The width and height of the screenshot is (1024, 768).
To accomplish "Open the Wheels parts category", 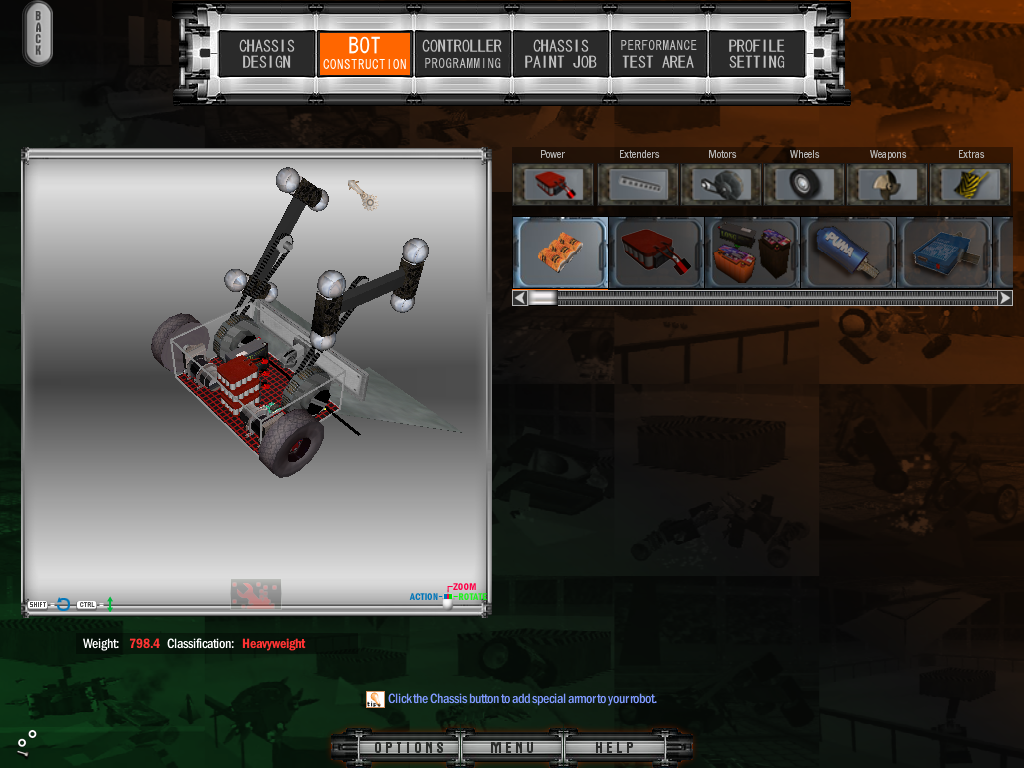I will click(804, 184).
